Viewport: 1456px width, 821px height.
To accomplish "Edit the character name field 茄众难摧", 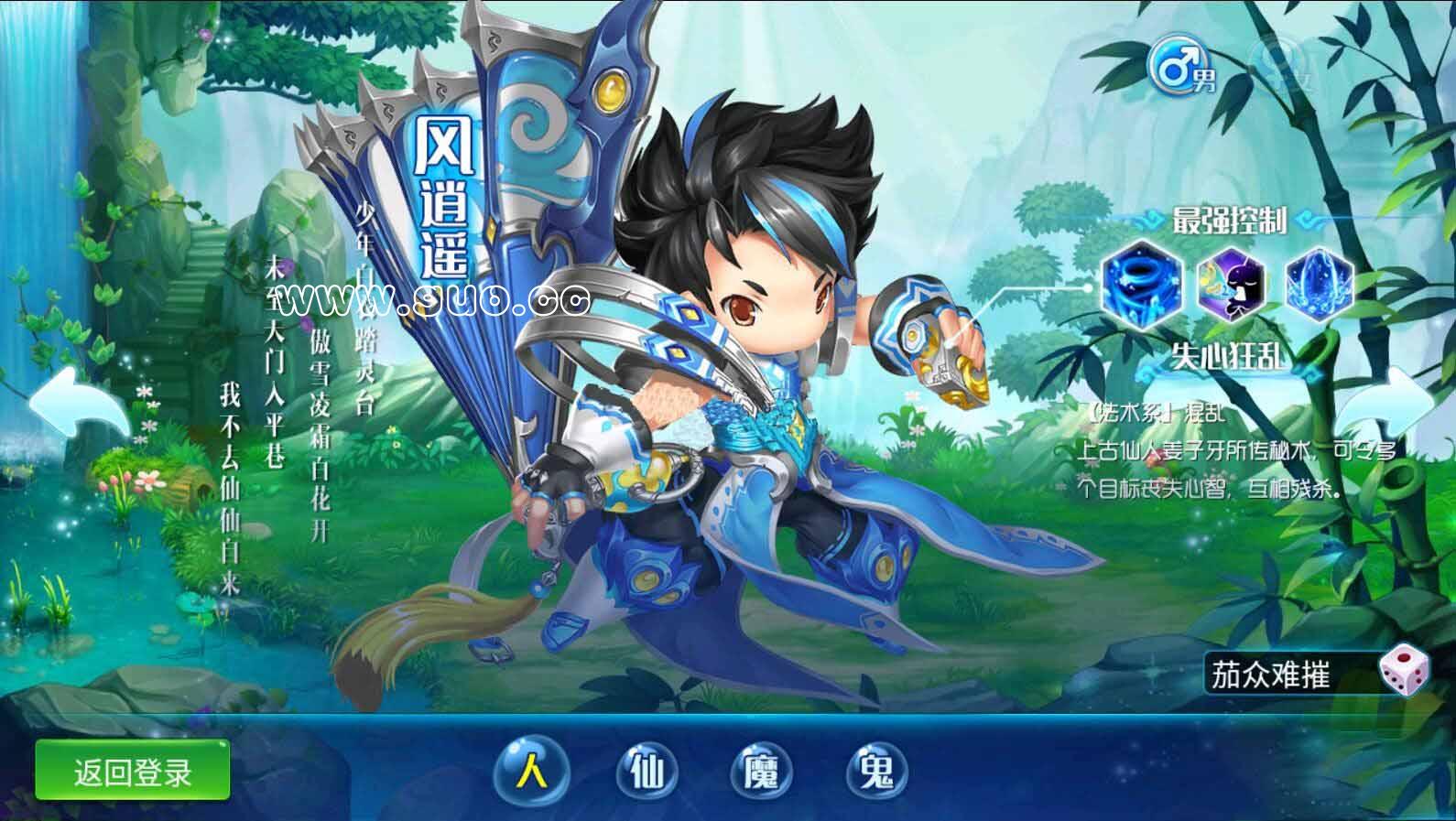I will click(1291, 676).
